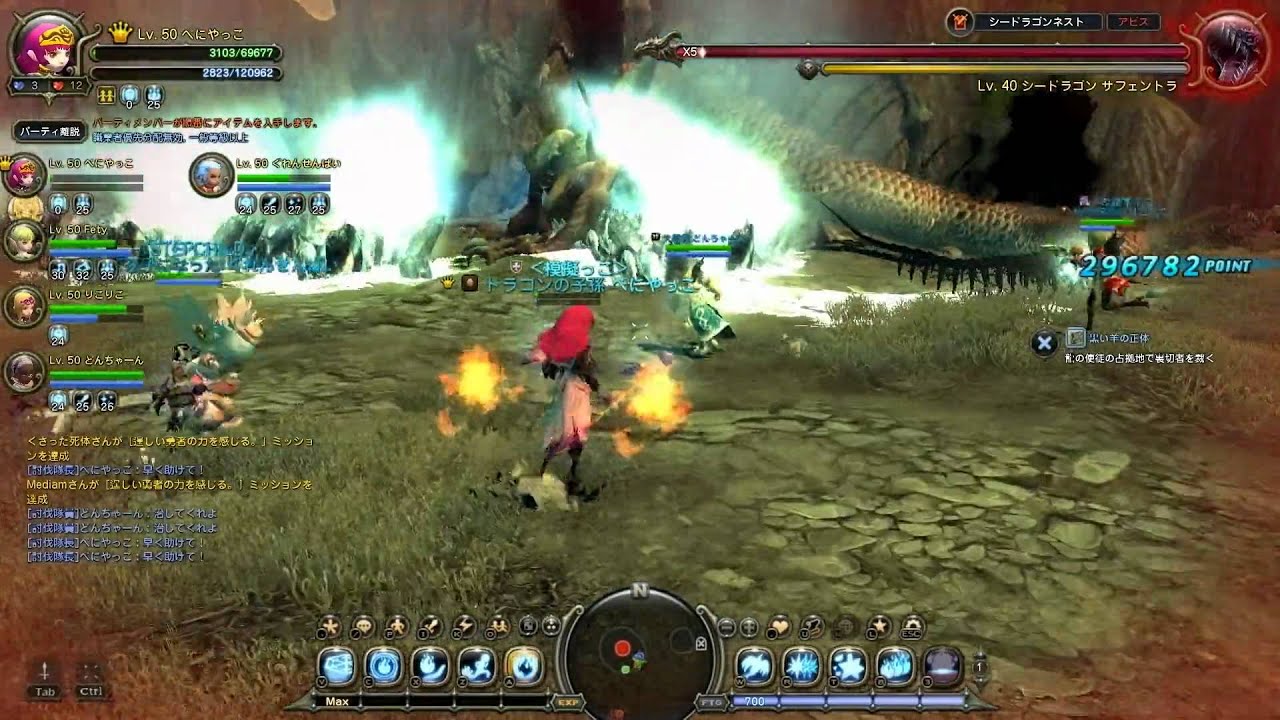Activate the ice spike skill in slot R
Screen dimensions: 1280x720
click(x=800, y=667)
